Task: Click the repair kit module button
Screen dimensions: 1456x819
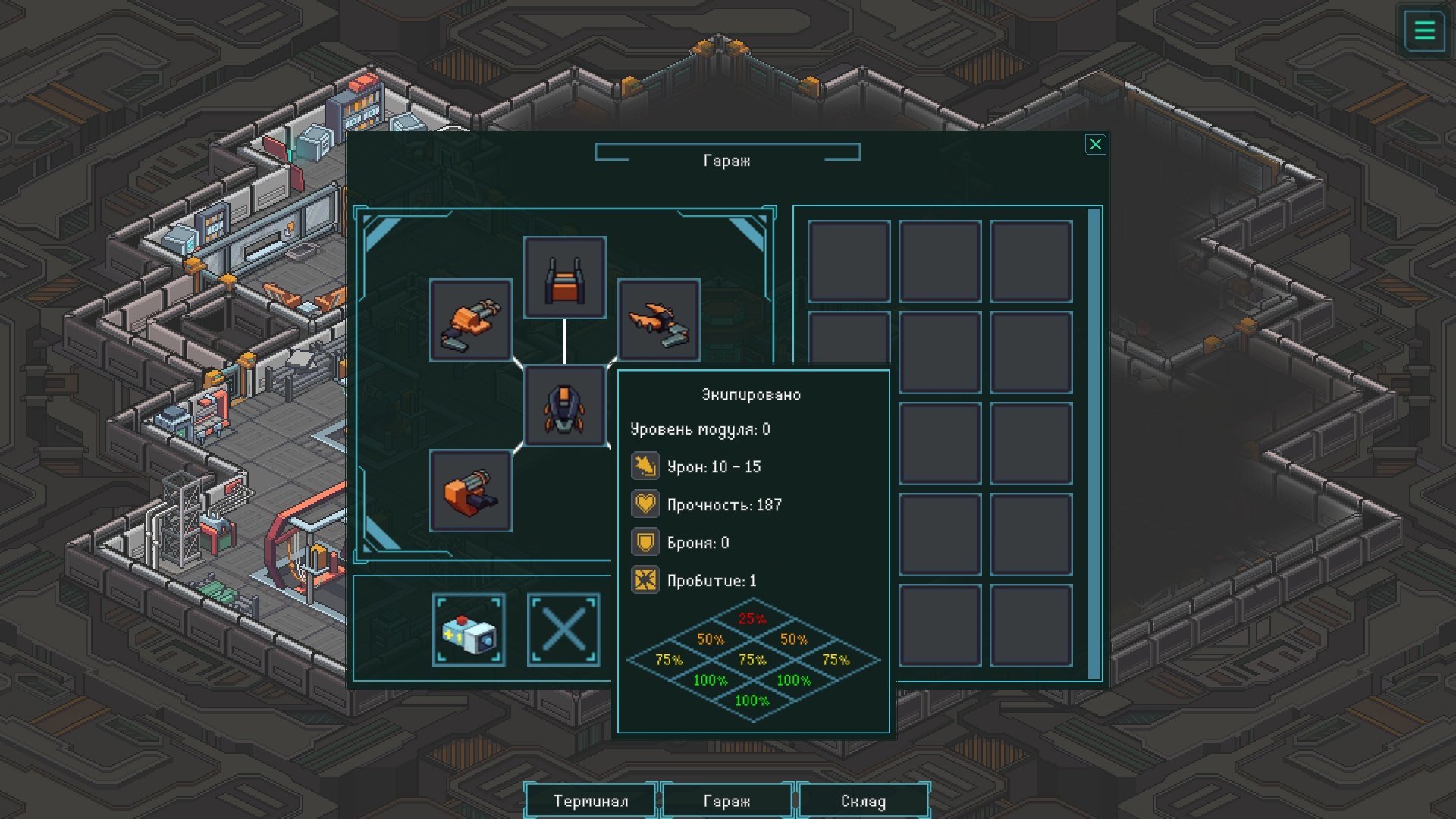Action: coord(469,630)
